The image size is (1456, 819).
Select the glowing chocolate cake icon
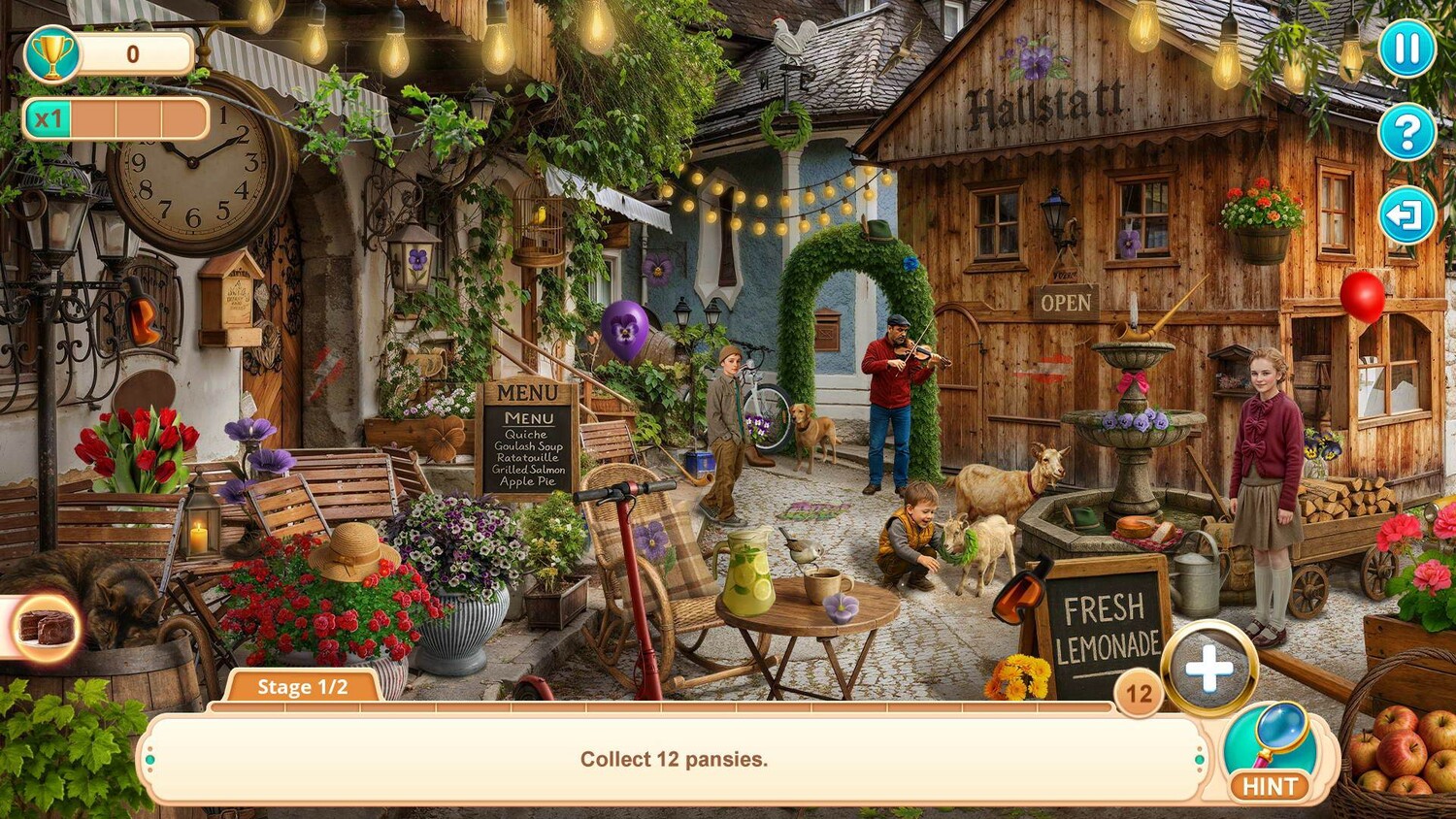pyautogui.click(x=48, y=628)
